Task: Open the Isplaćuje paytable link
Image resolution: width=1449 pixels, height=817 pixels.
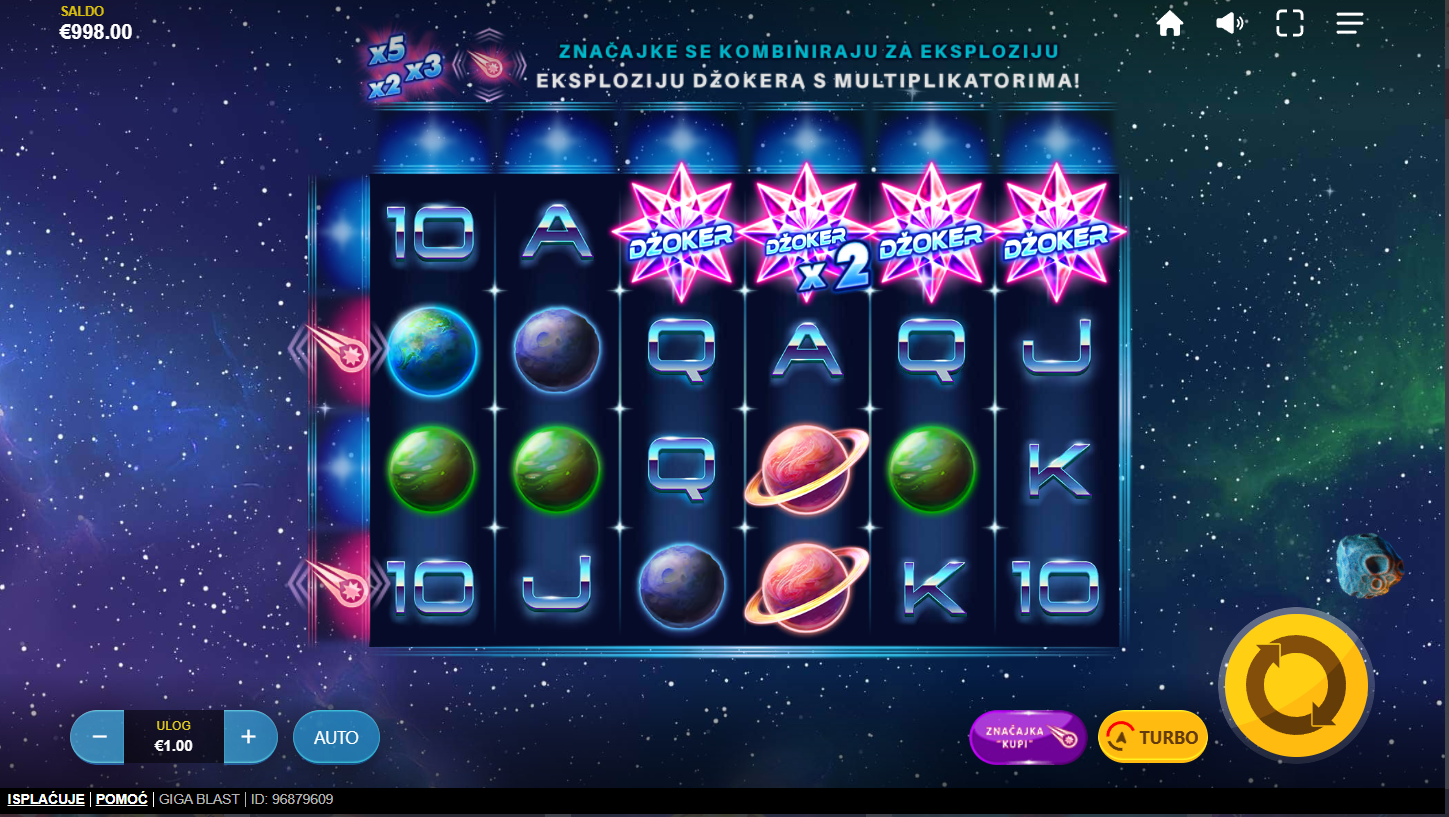Action: [46, 799]
